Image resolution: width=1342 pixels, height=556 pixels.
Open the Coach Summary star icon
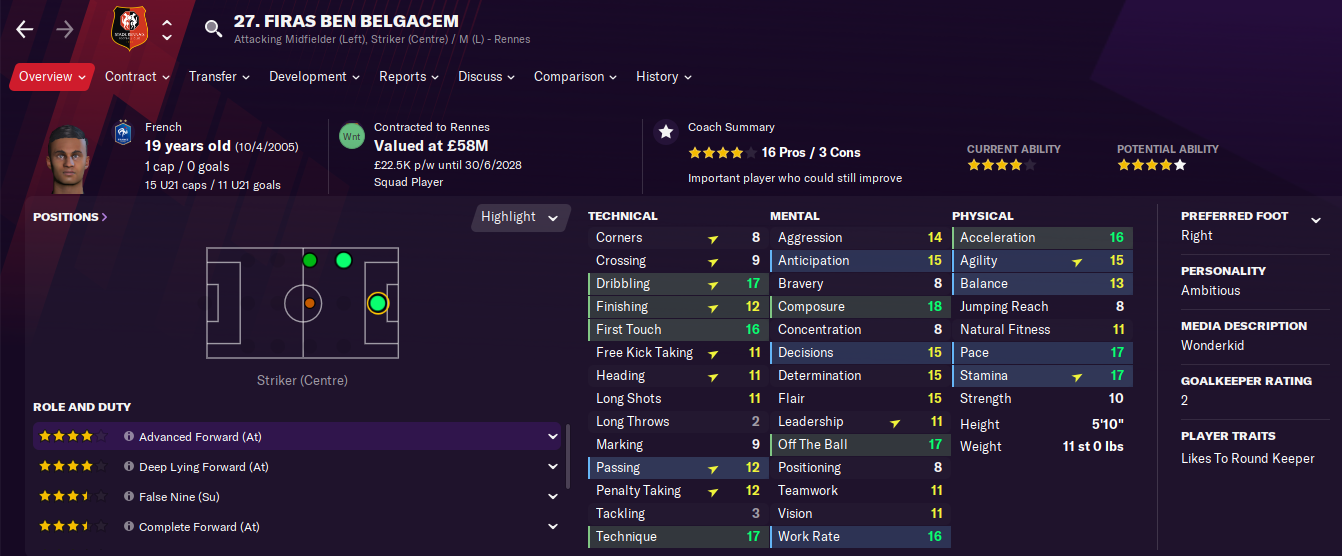tap(665, 132)
